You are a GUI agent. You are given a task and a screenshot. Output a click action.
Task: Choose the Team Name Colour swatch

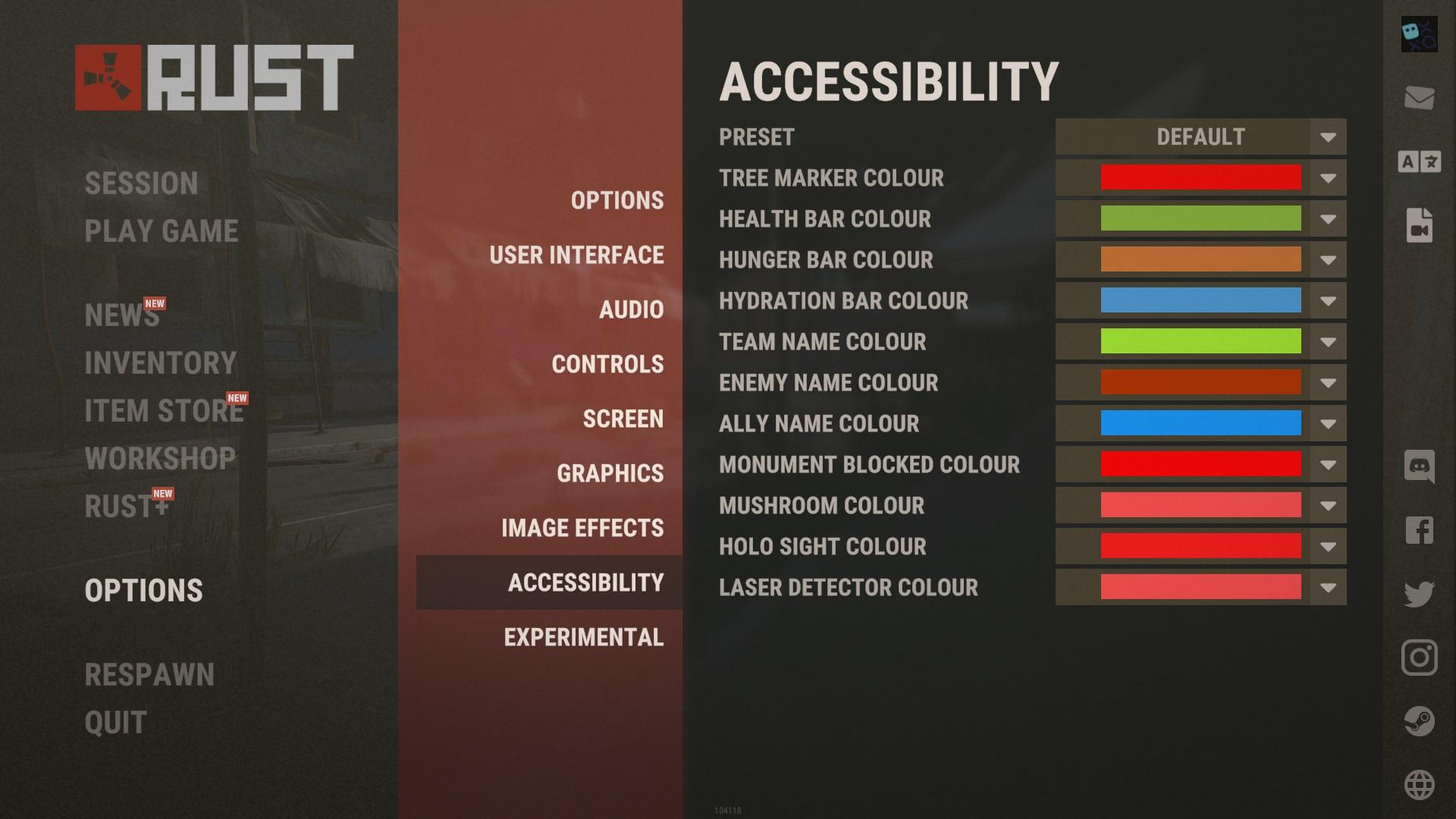tap(1200, 342)
